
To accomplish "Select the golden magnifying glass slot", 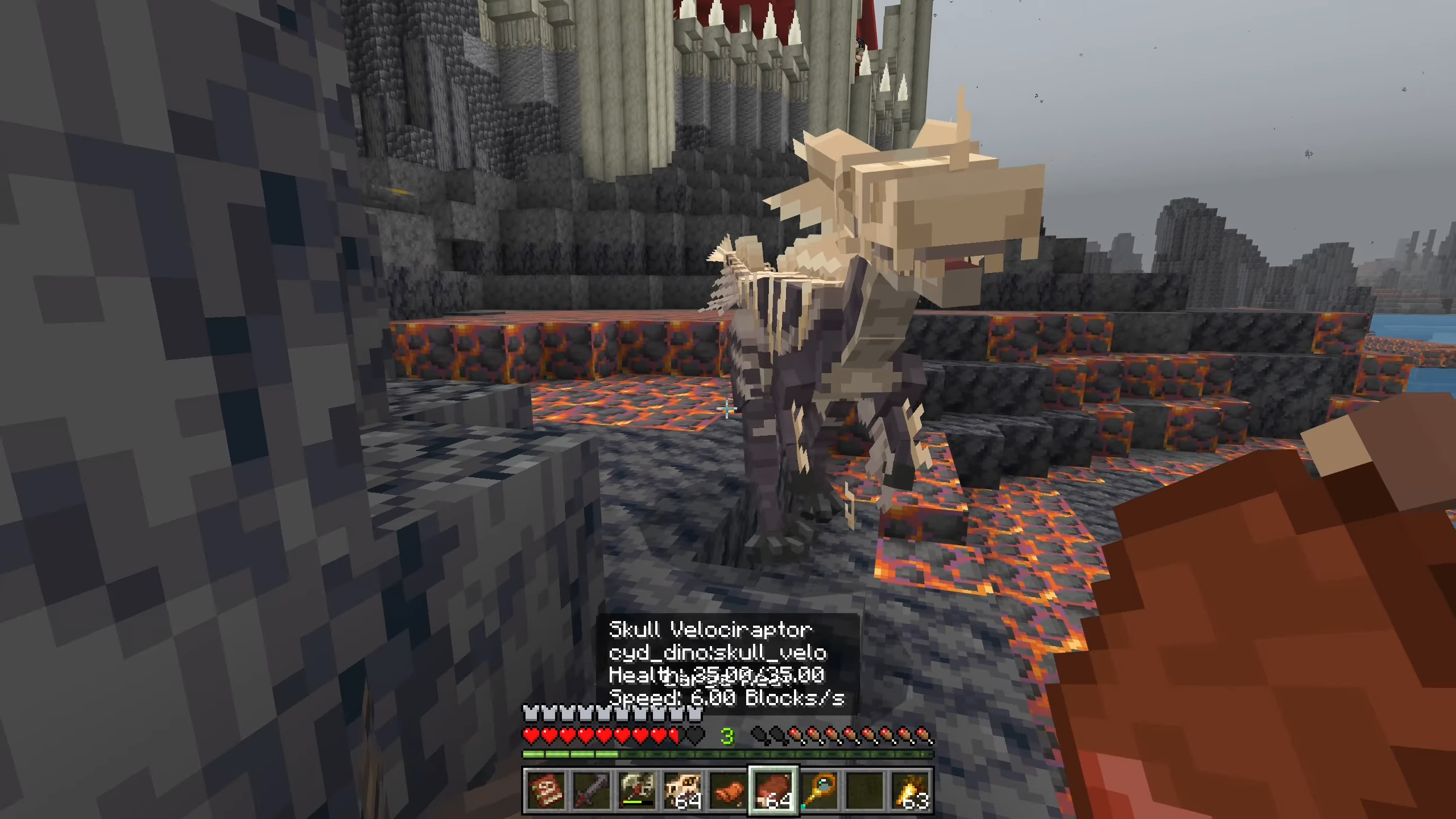I will tap(819, 791).
